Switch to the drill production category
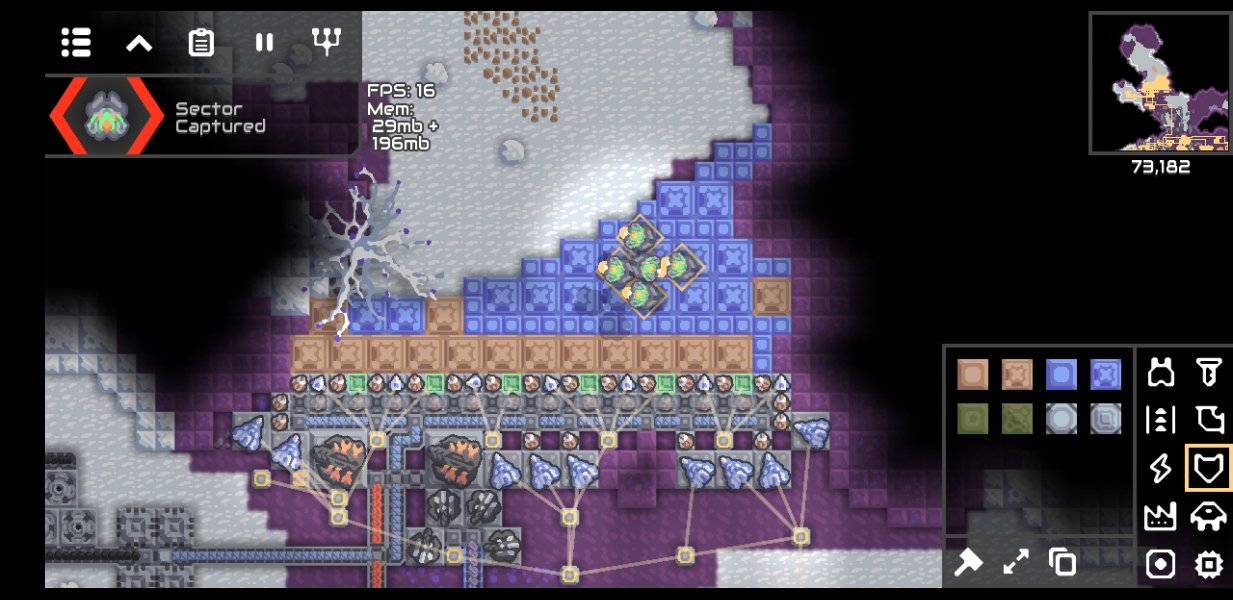The width and height of the screenshot is (1233, 600). click(1209, 373)
